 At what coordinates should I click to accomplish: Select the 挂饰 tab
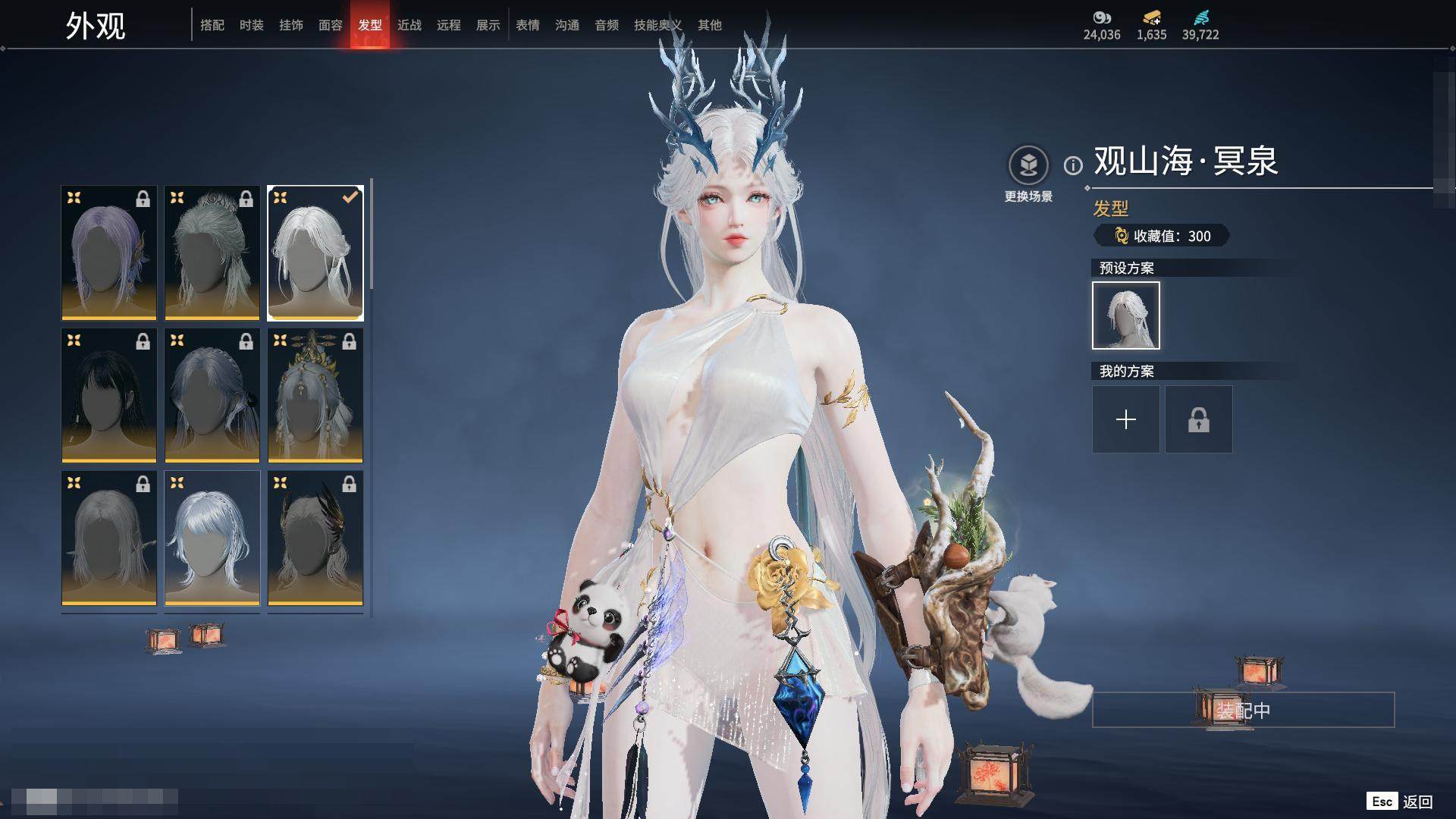tap(291, 25)
